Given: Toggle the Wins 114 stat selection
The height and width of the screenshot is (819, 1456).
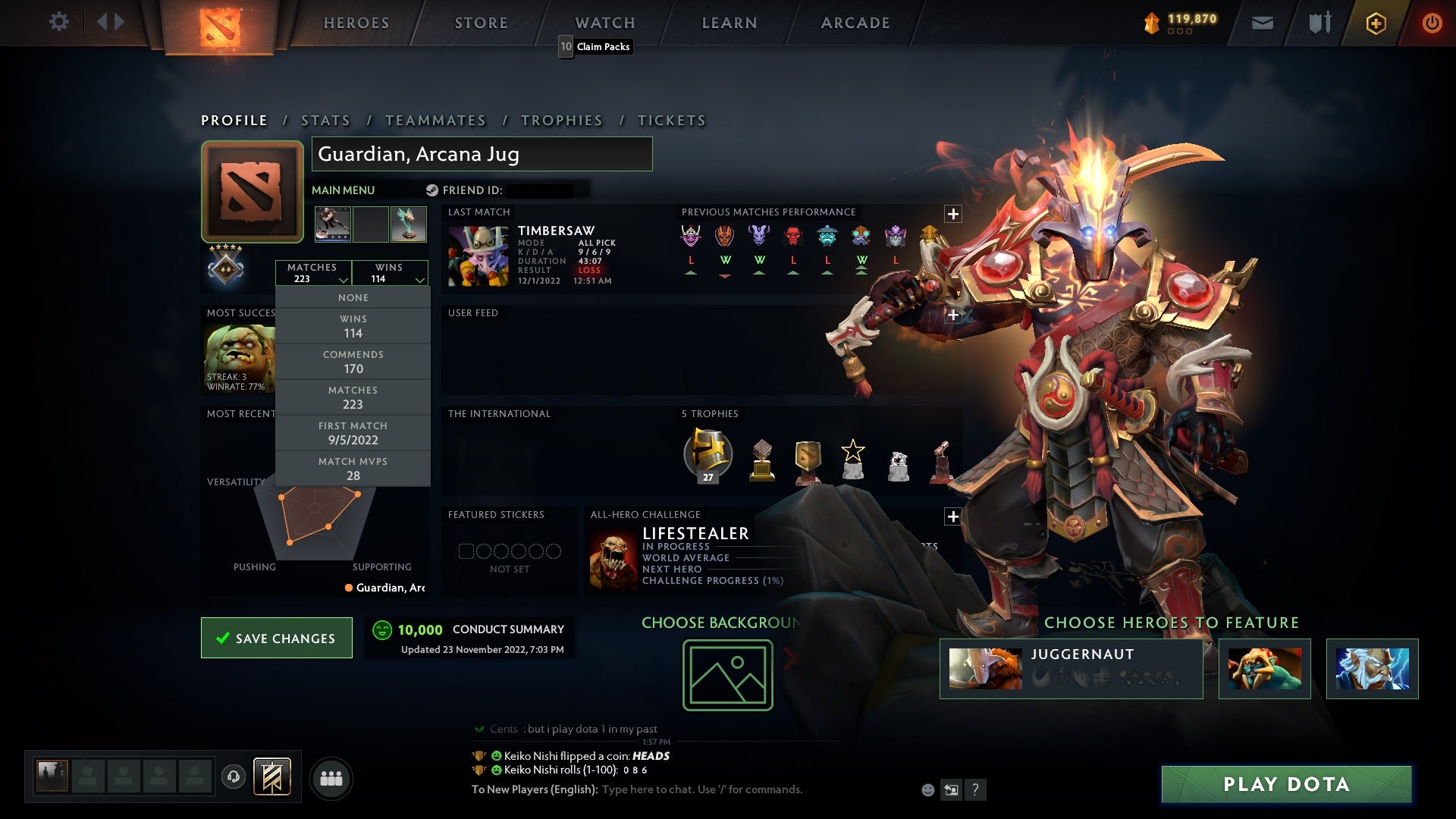Looking at the screenshot, I should click(x=353, y=325).
